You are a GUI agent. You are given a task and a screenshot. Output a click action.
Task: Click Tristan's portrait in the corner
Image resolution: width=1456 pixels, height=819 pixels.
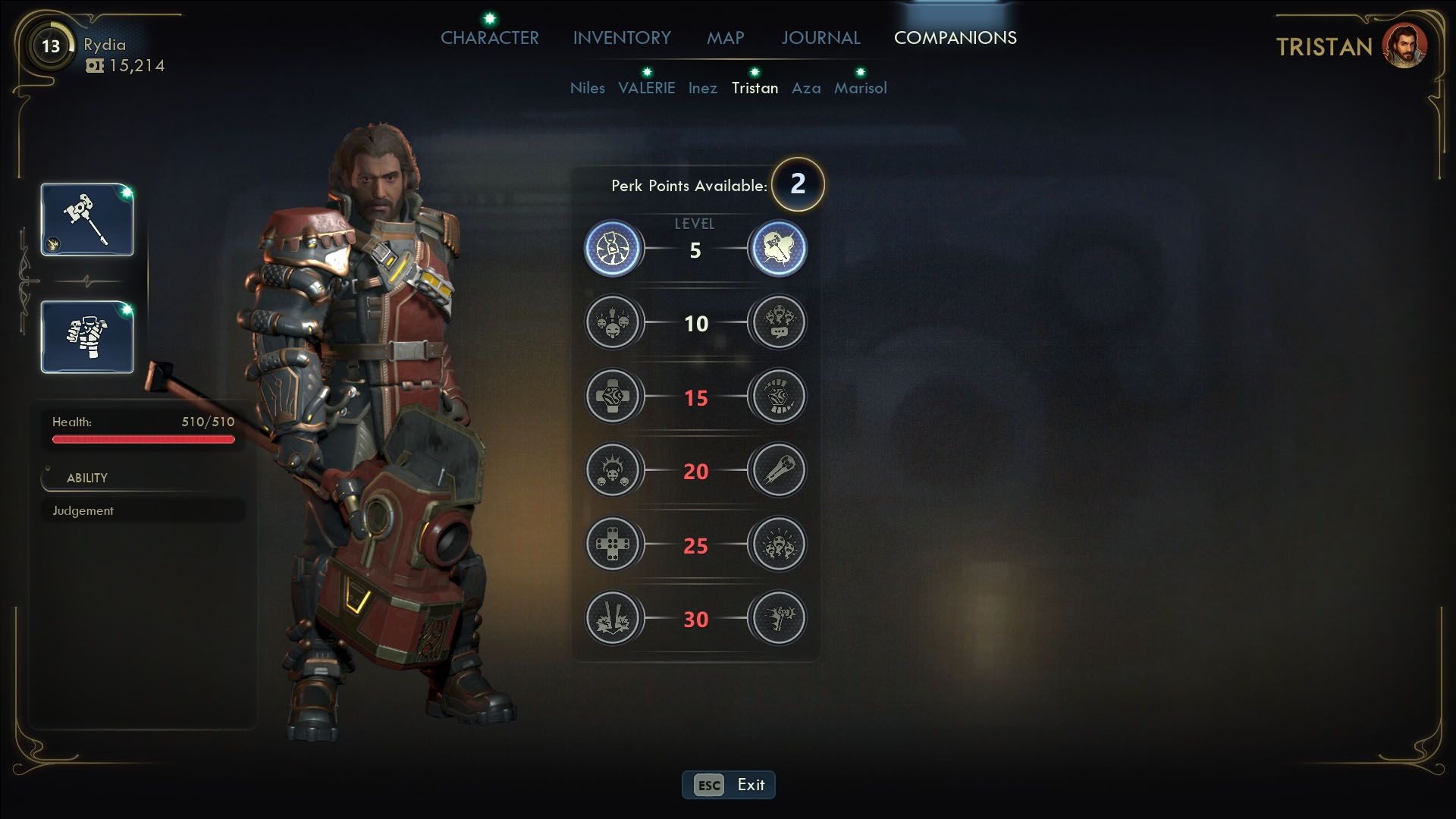coord(1404,45)
